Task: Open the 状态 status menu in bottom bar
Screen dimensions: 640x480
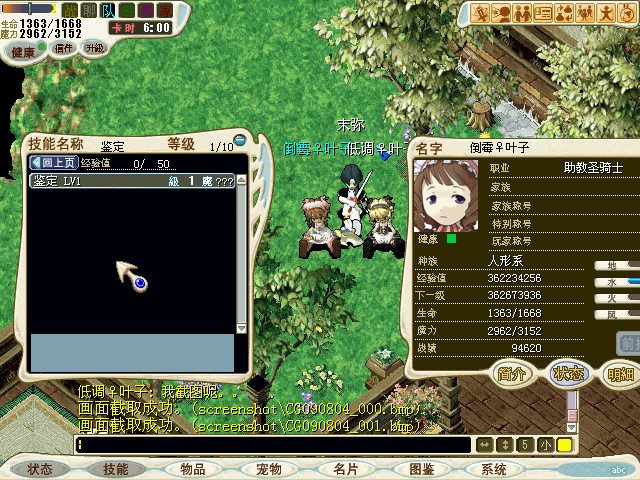Action: pos(40,468)
